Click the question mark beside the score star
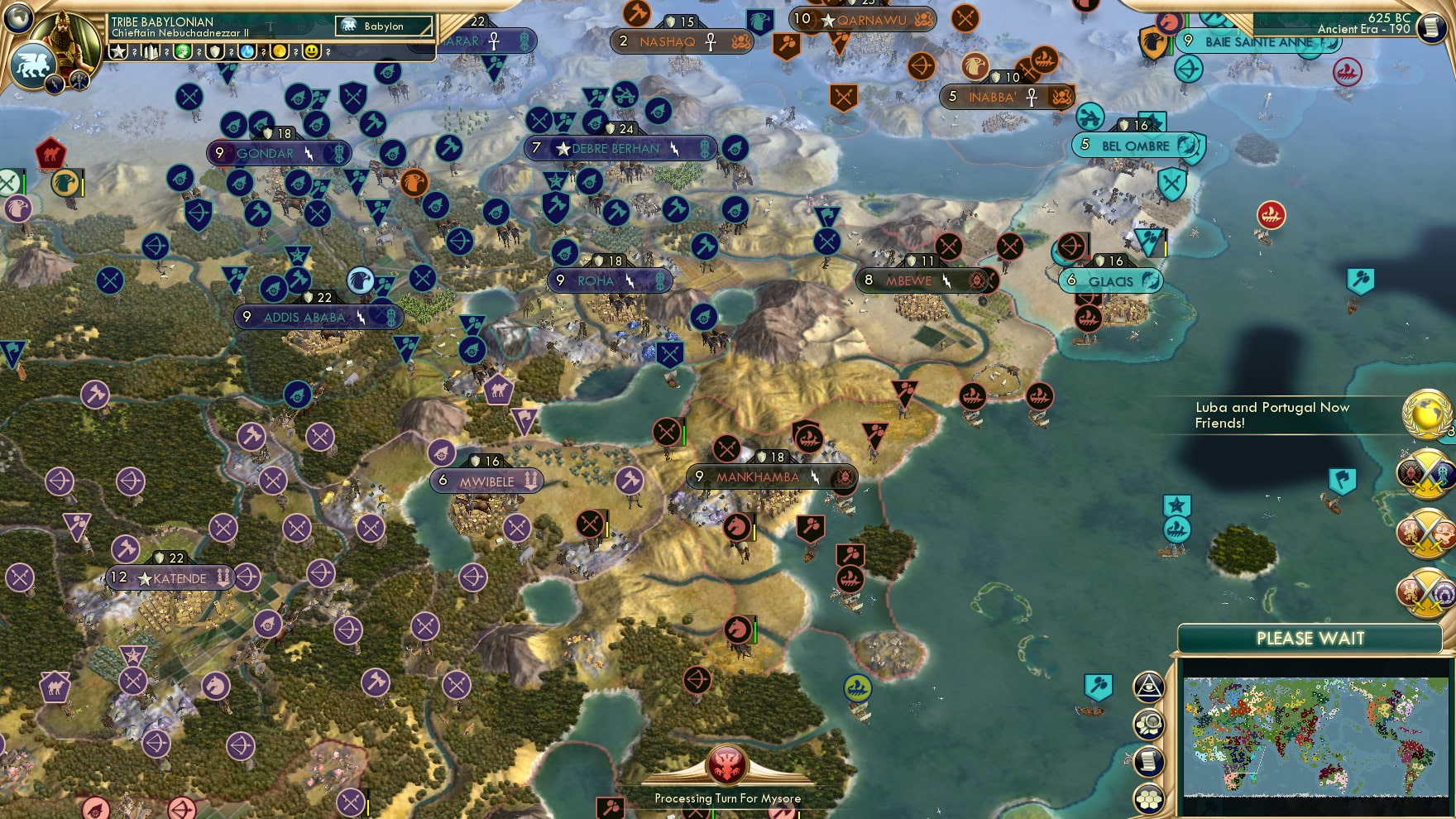 tap(134, 52)
